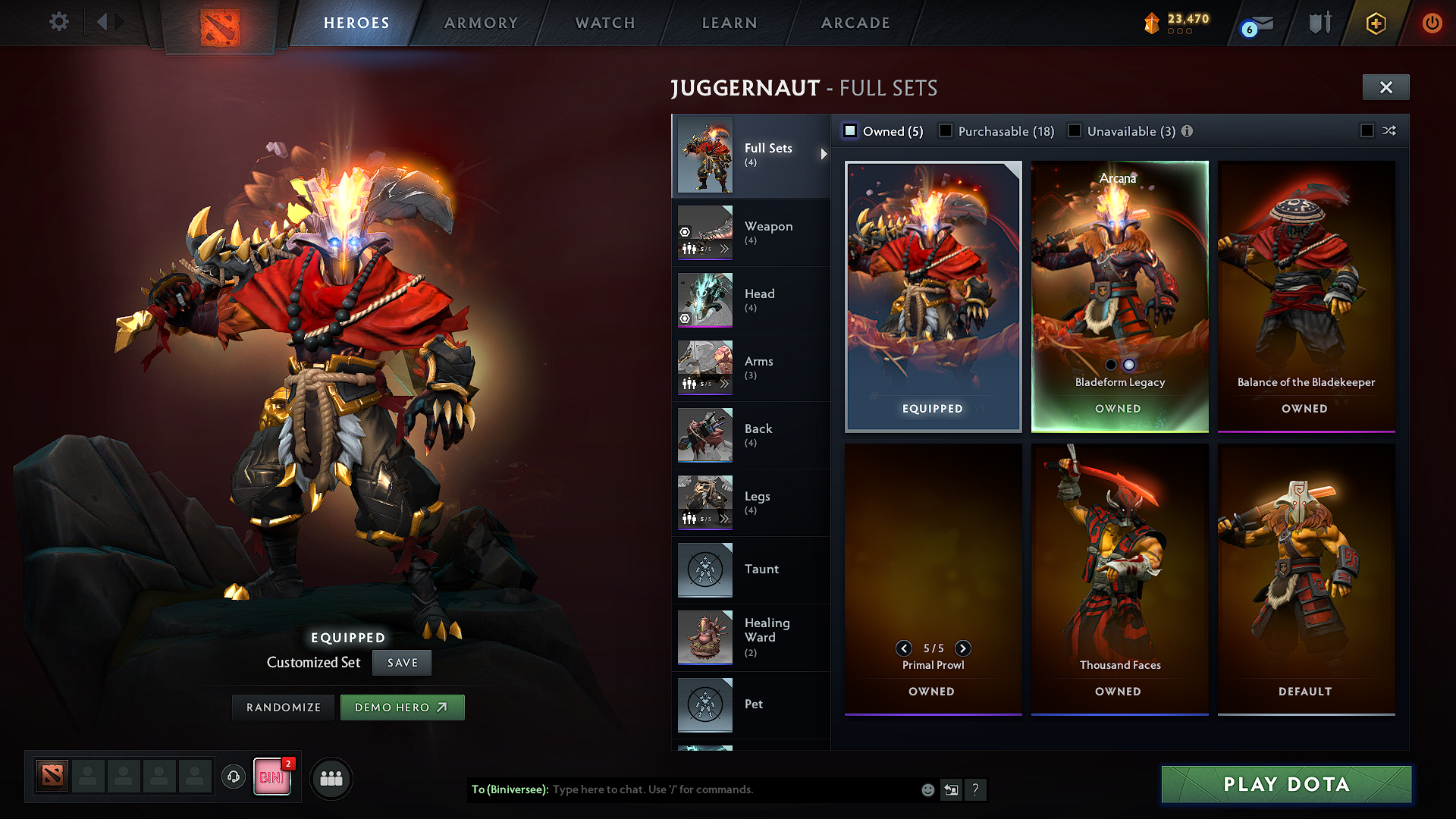
Task: Go to the Learn tab
Action: point(730,23)
